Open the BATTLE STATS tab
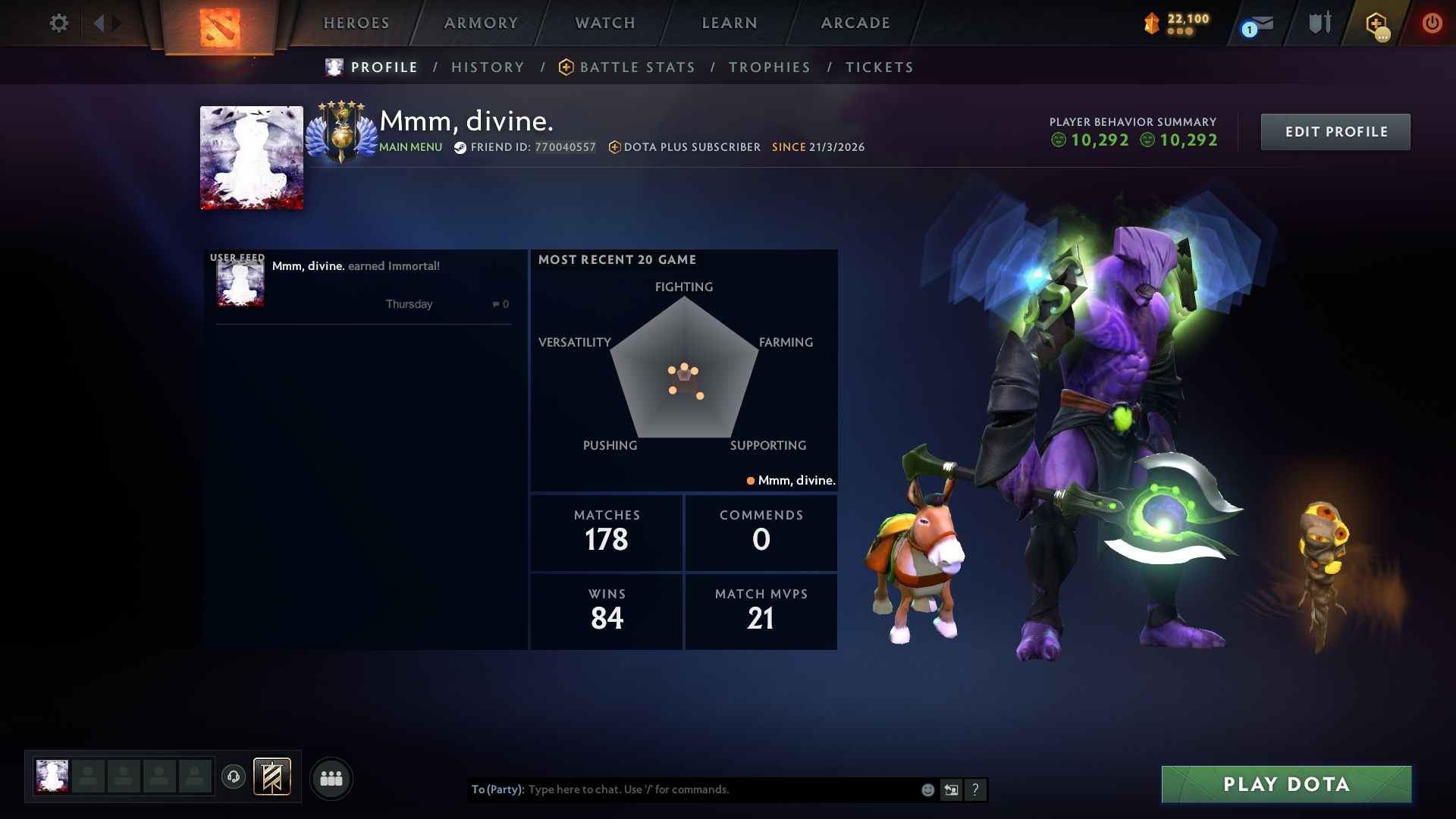 point(637,67)
